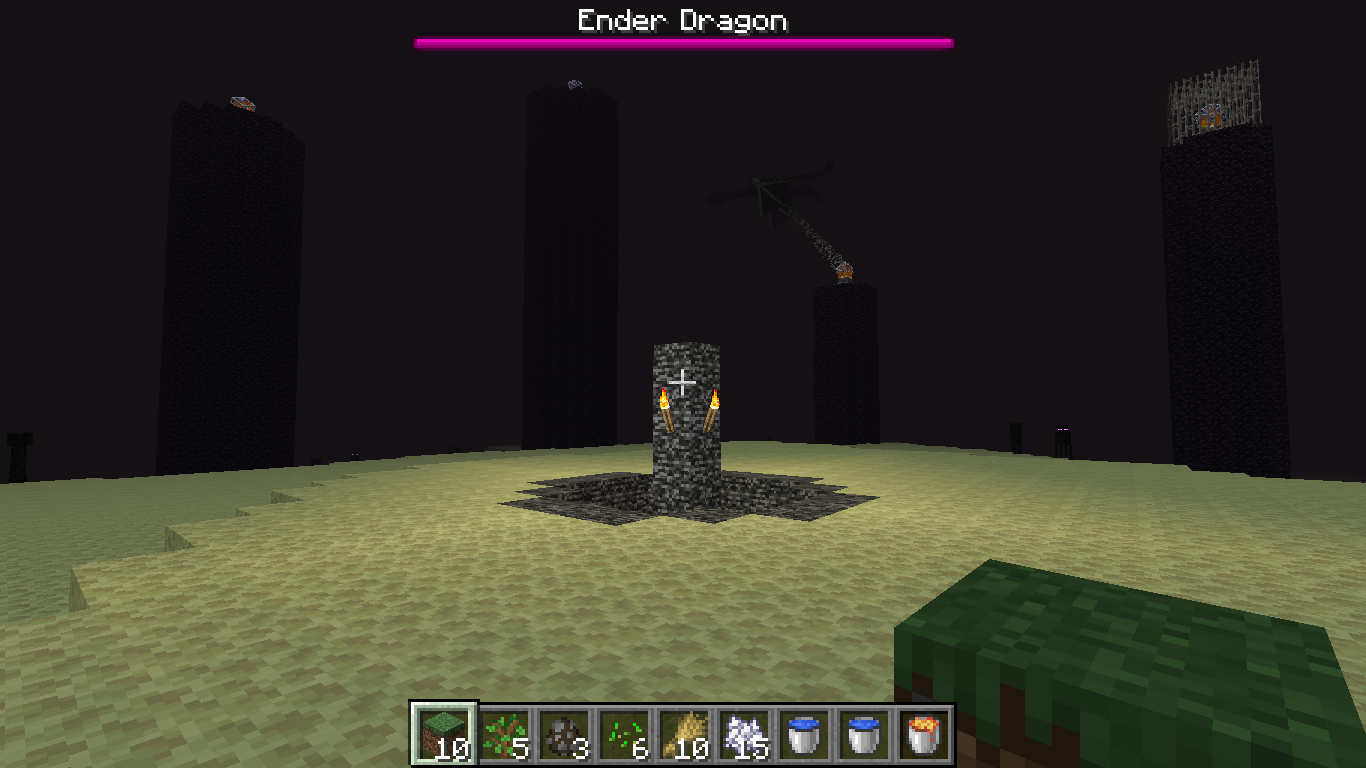
Task: Click the magenta Ender Dragon health bar
Action: point(683,43)
